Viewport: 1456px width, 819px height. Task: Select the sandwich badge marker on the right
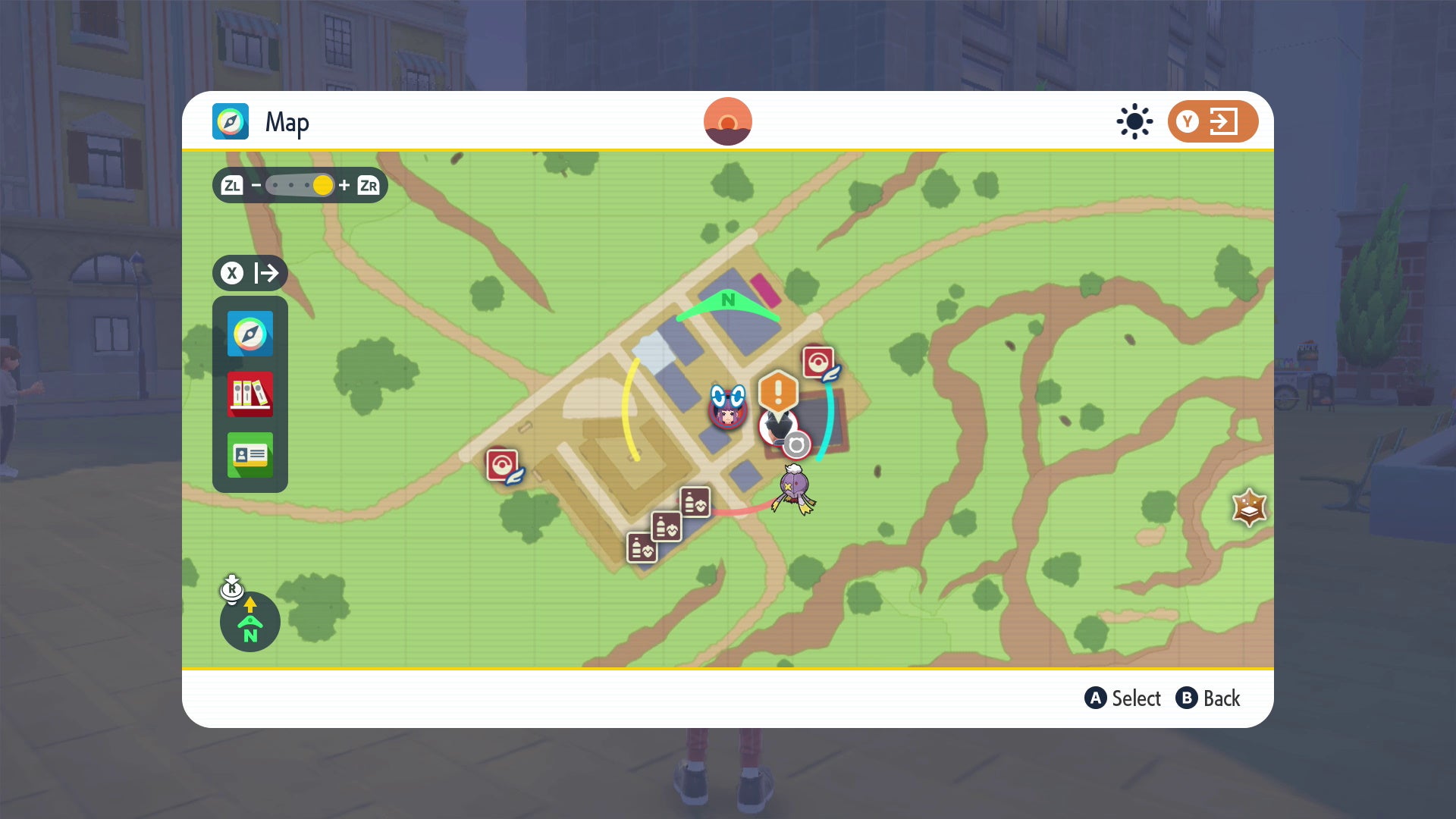click(x=1247, y=507)
